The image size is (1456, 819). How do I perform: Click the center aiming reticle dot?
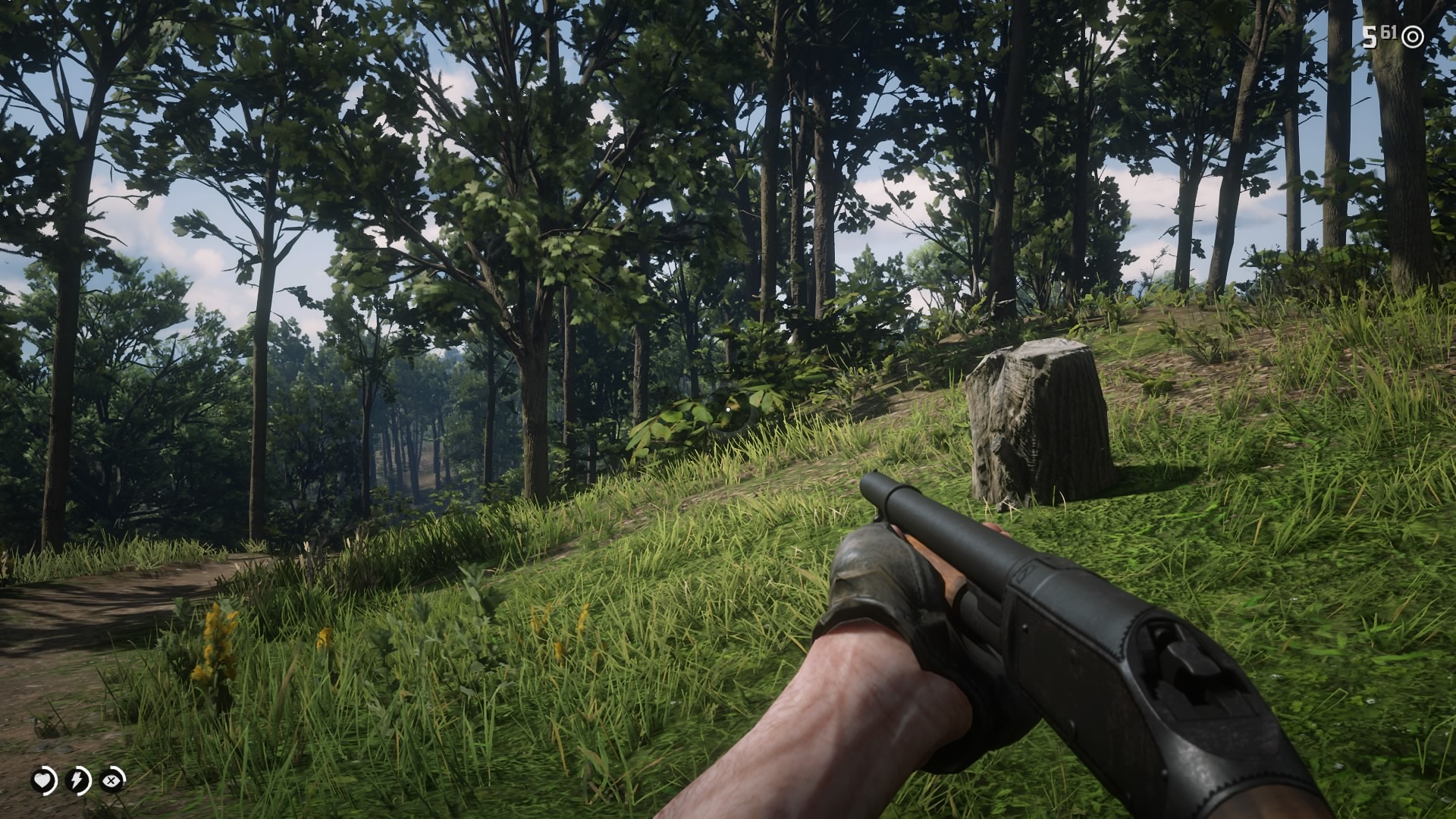[x=728, y=409]
